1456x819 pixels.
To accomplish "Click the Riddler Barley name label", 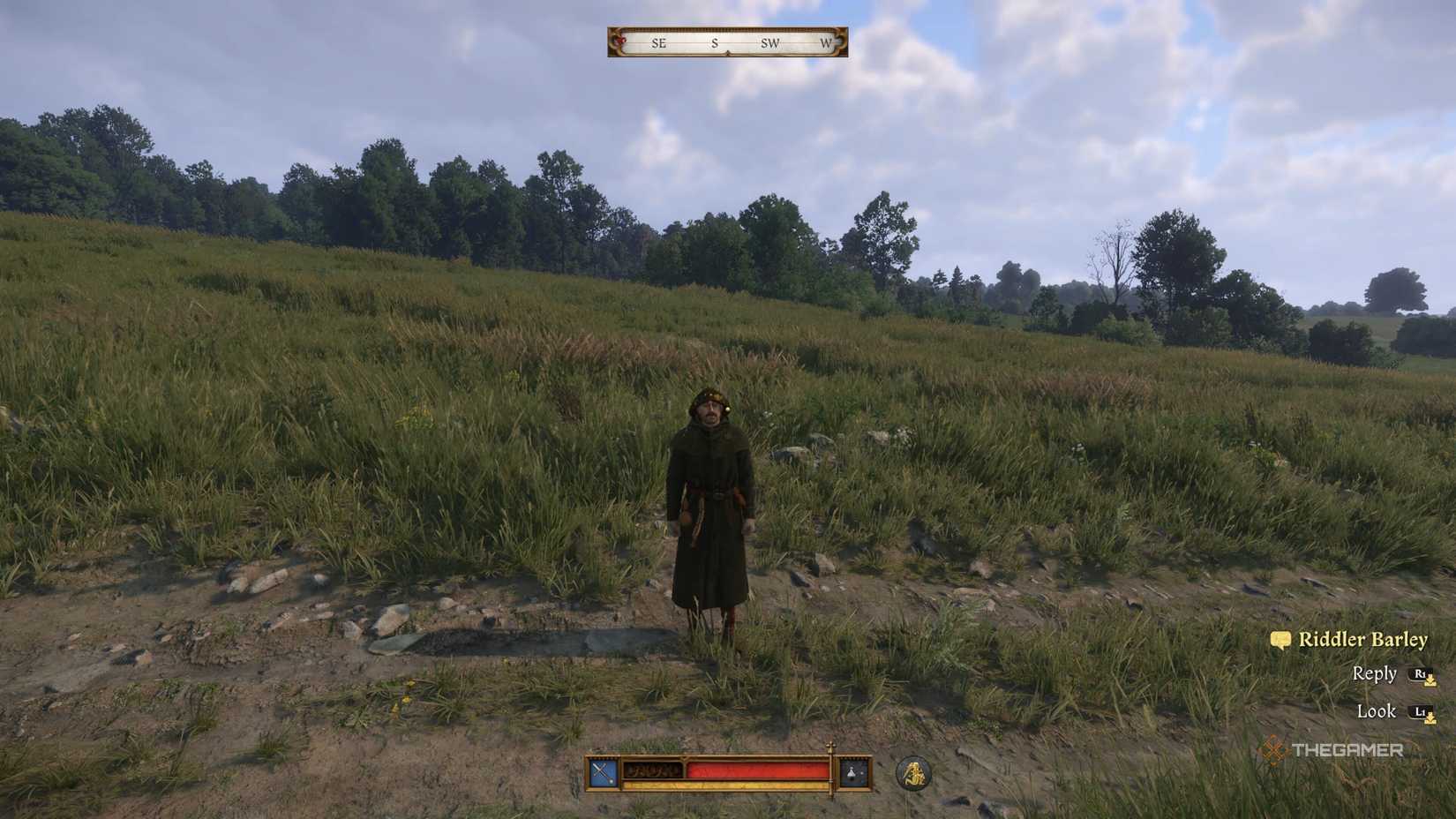I will click(1363, 638).
